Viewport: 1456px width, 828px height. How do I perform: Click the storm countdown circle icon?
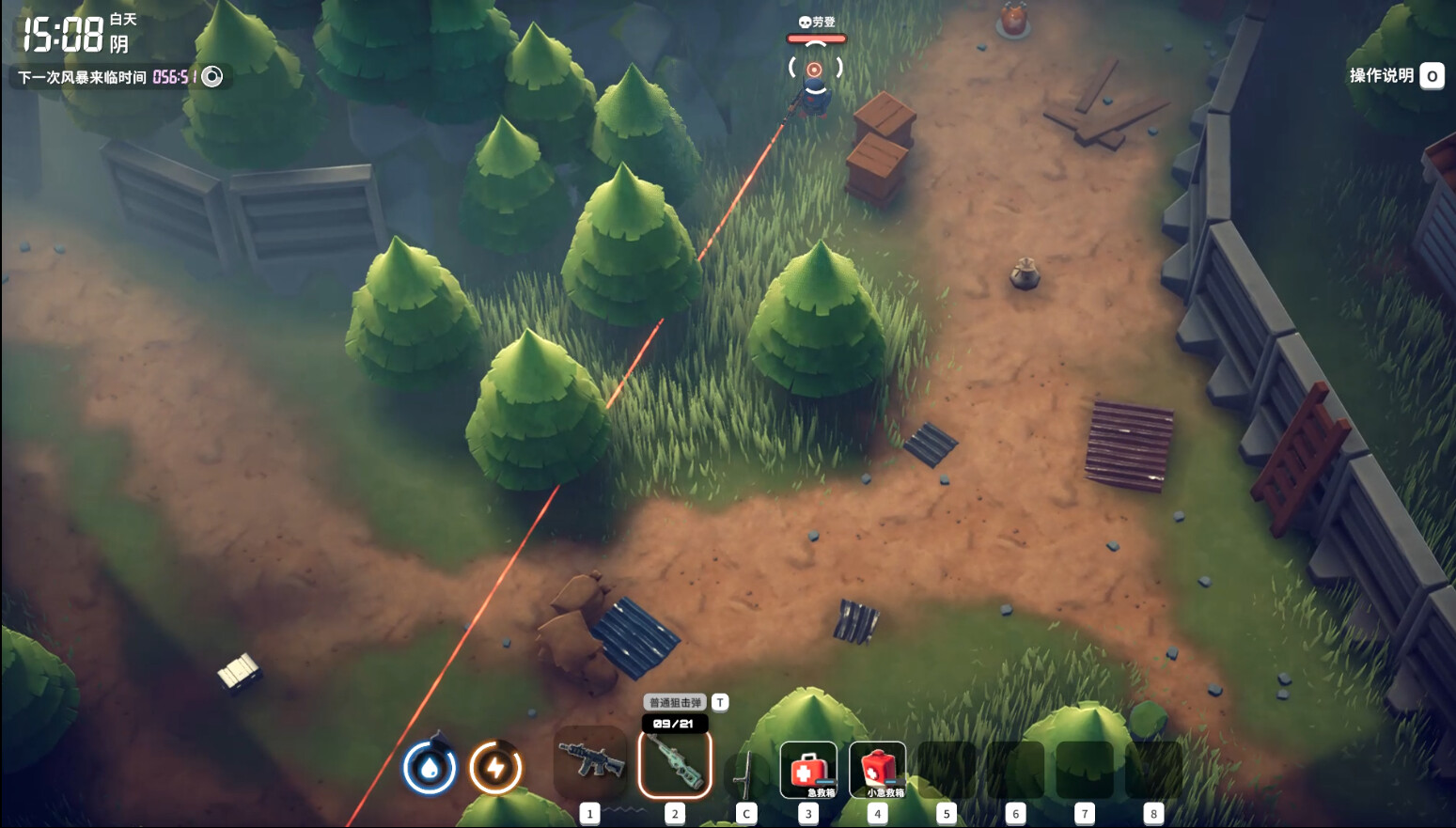pos(212,76)
